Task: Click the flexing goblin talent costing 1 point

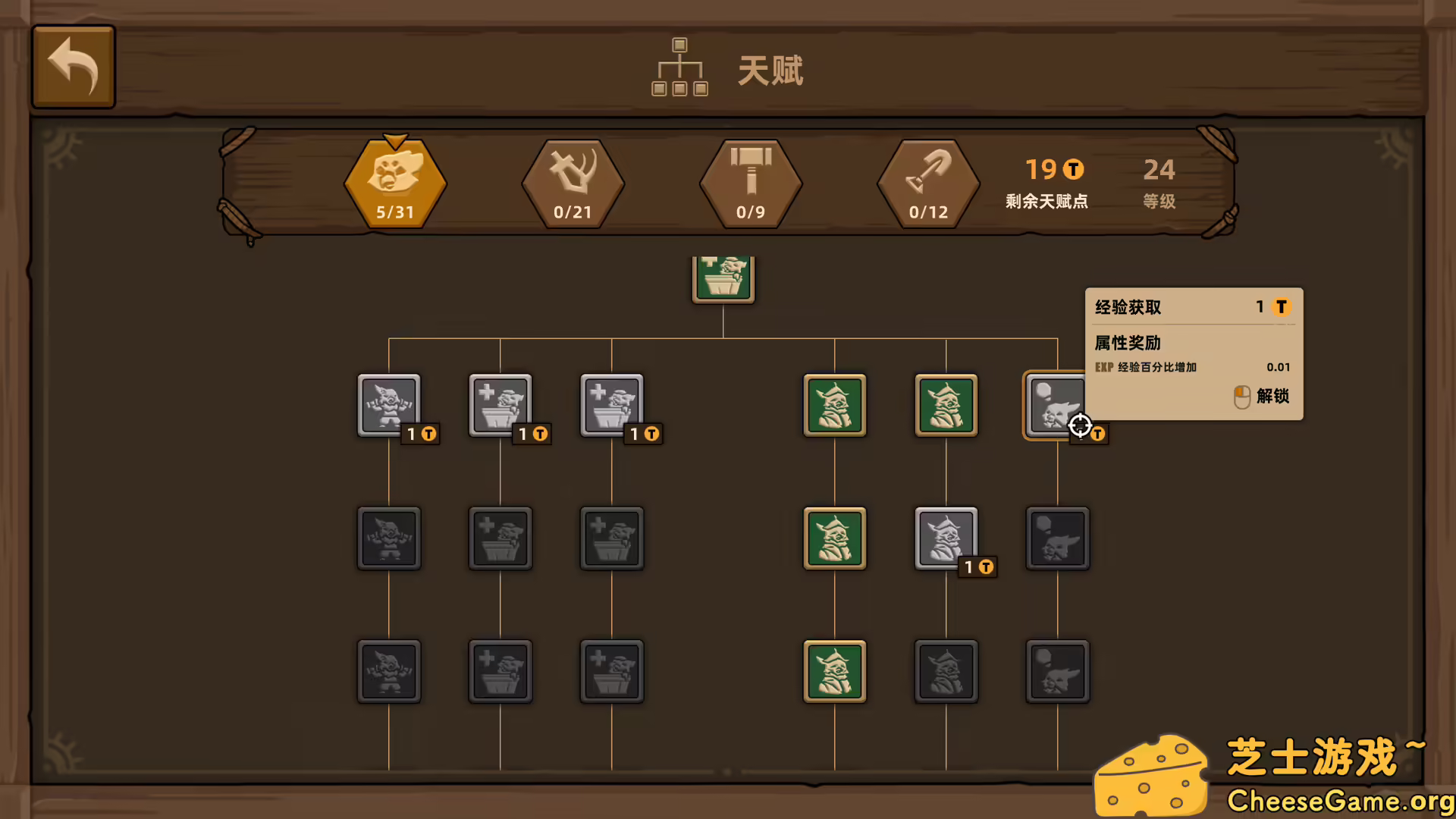Action: click(x=388, y=406)
